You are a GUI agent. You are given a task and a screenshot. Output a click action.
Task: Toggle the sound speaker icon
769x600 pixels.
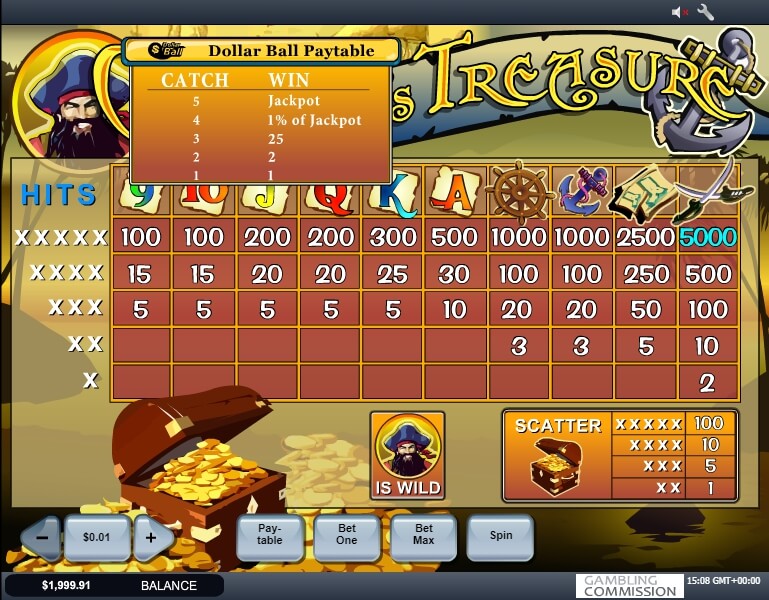680,12
